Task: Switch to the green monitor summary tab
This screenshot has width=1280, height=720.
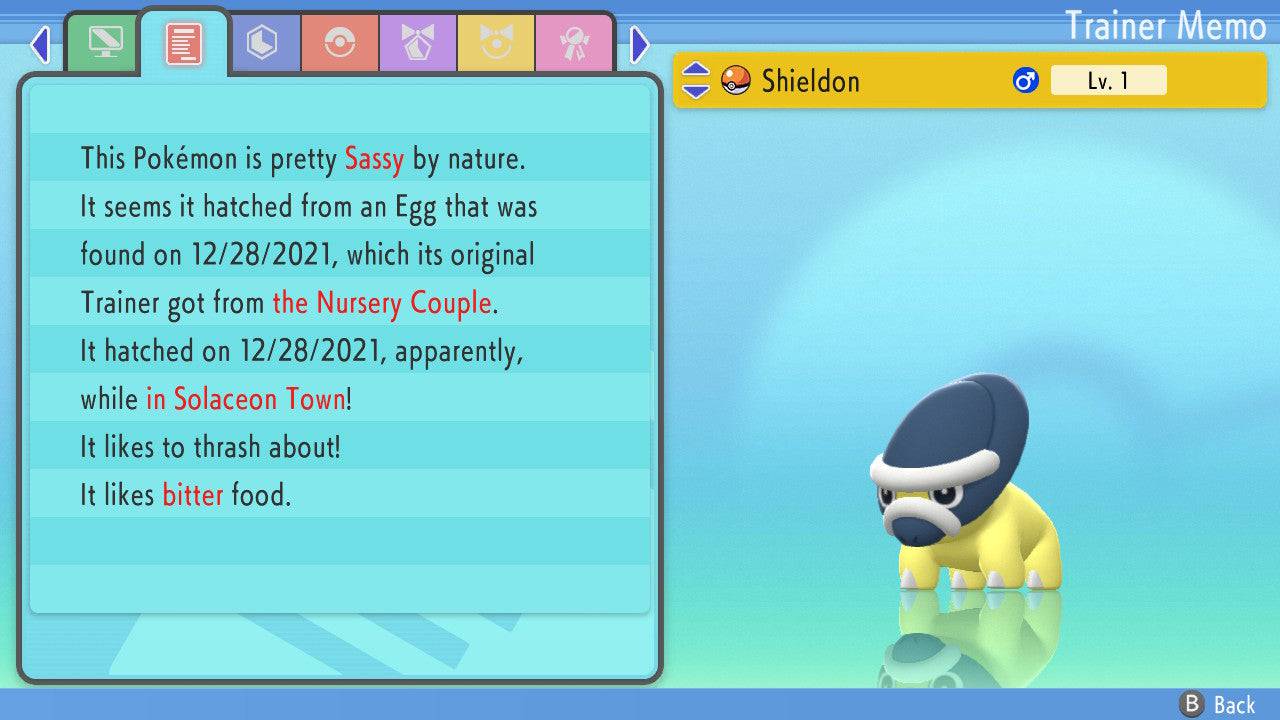Action: click(105, 44)
